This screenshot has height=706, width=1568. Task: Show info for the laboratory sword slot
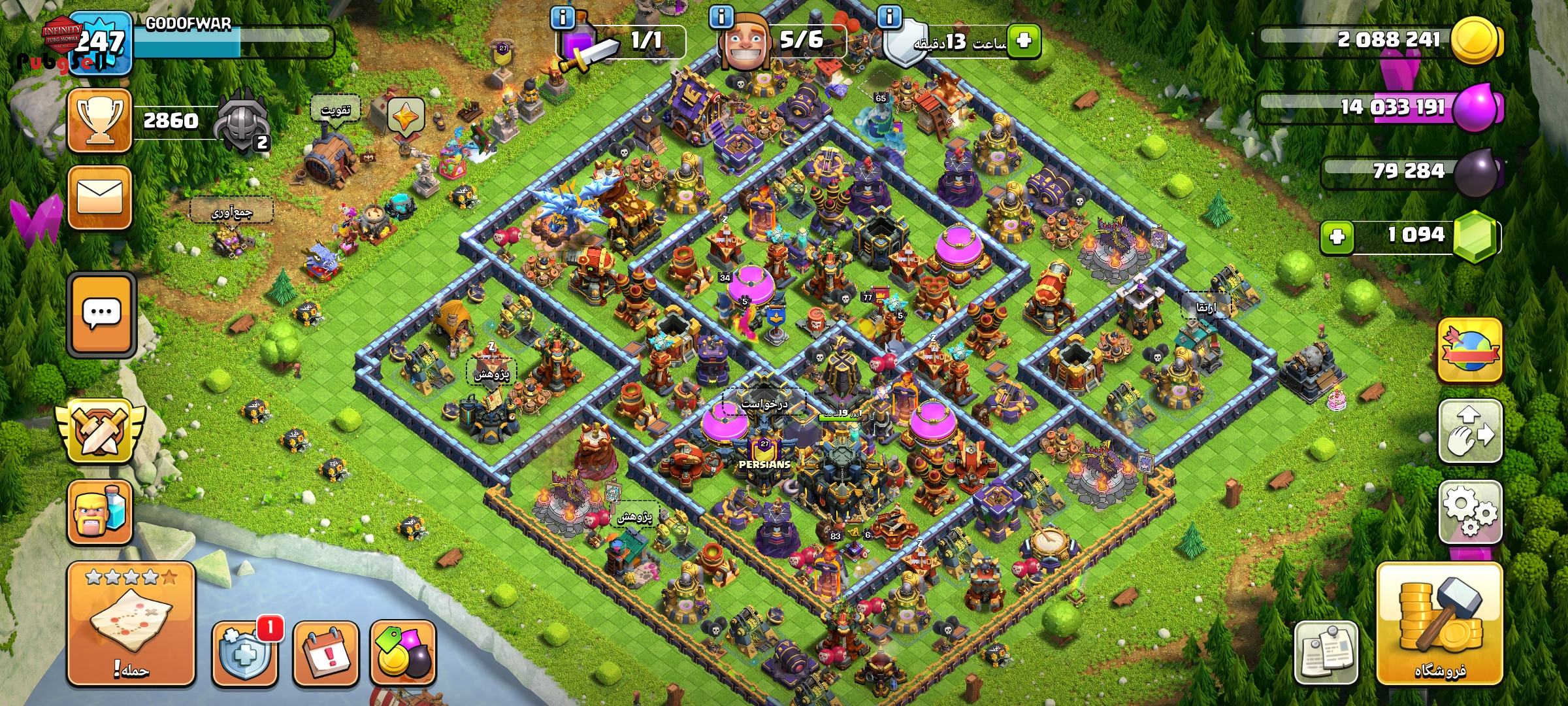[563, 17]
